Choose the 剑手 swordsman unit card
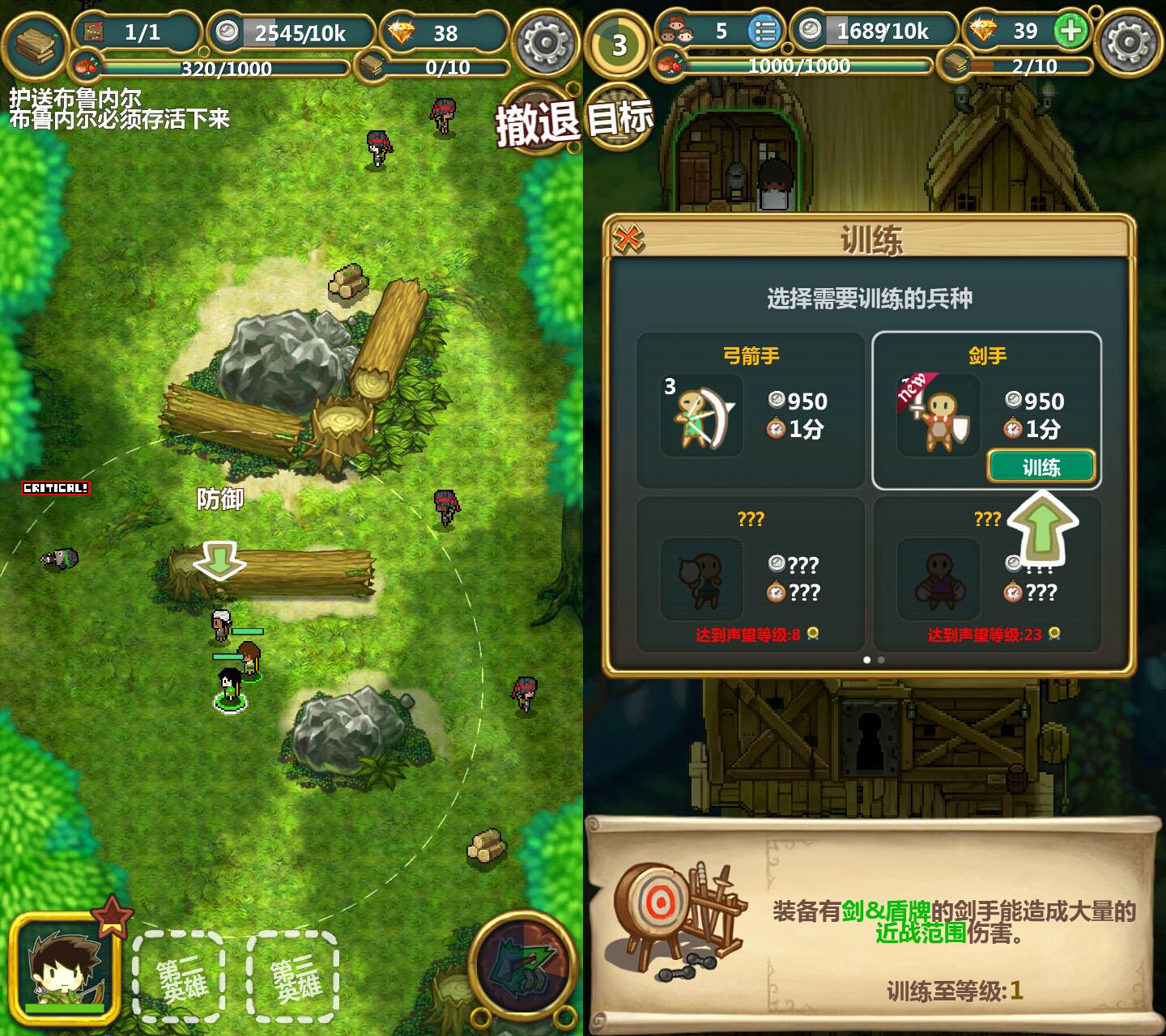 pos(986,397)
